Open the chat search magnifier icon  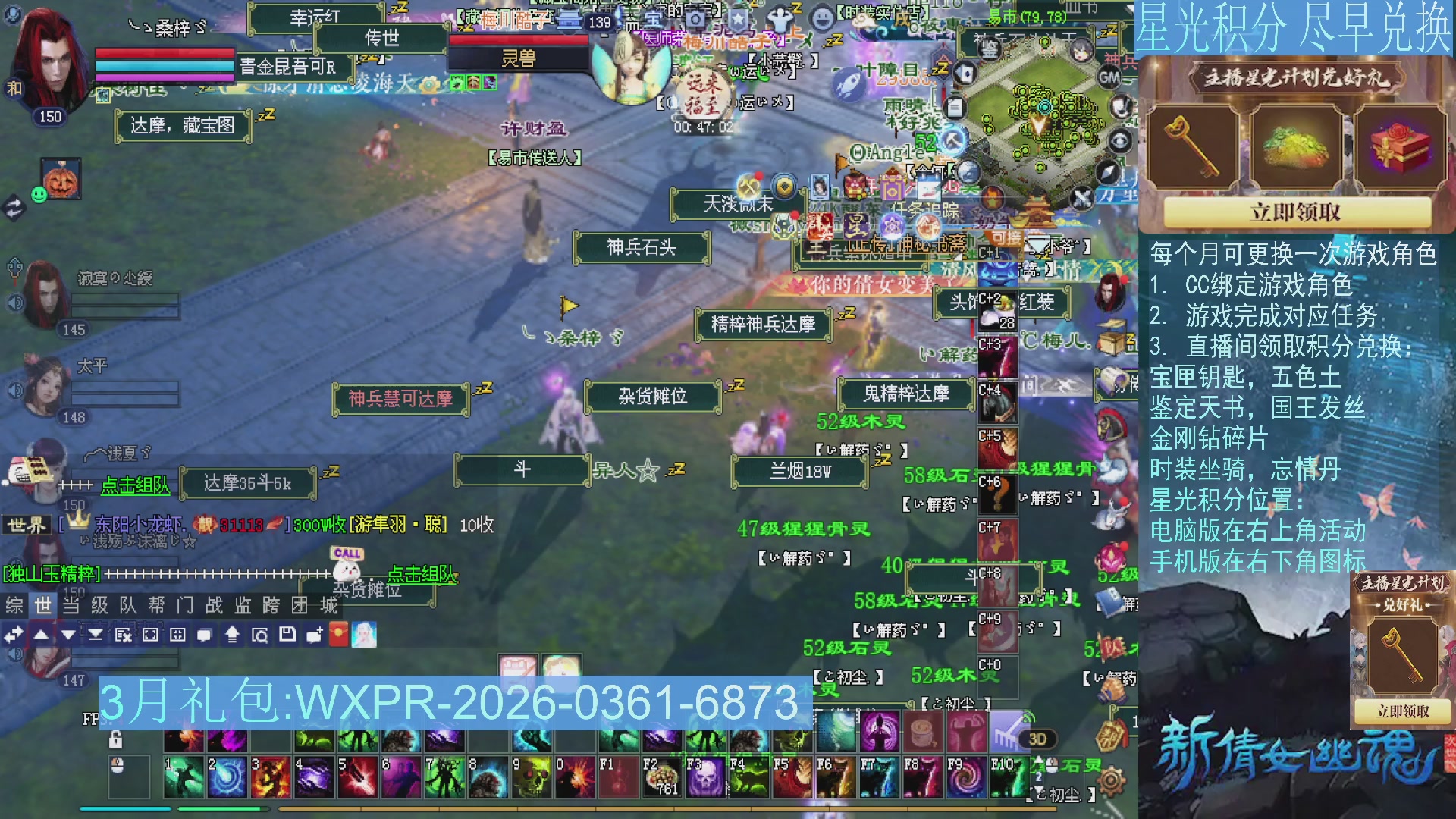(260, 635)
